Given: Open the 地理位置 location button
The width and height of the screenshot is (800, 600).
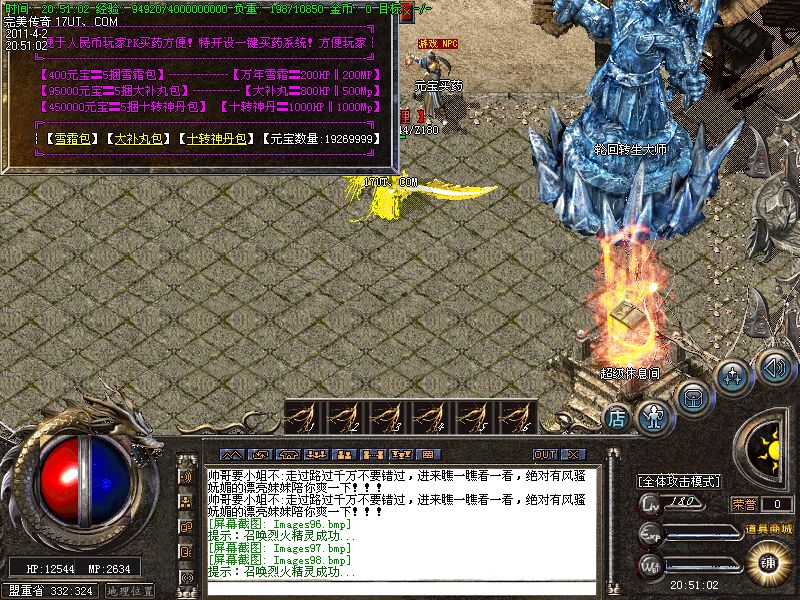Looking at the screenshot, I should [129, 591].
